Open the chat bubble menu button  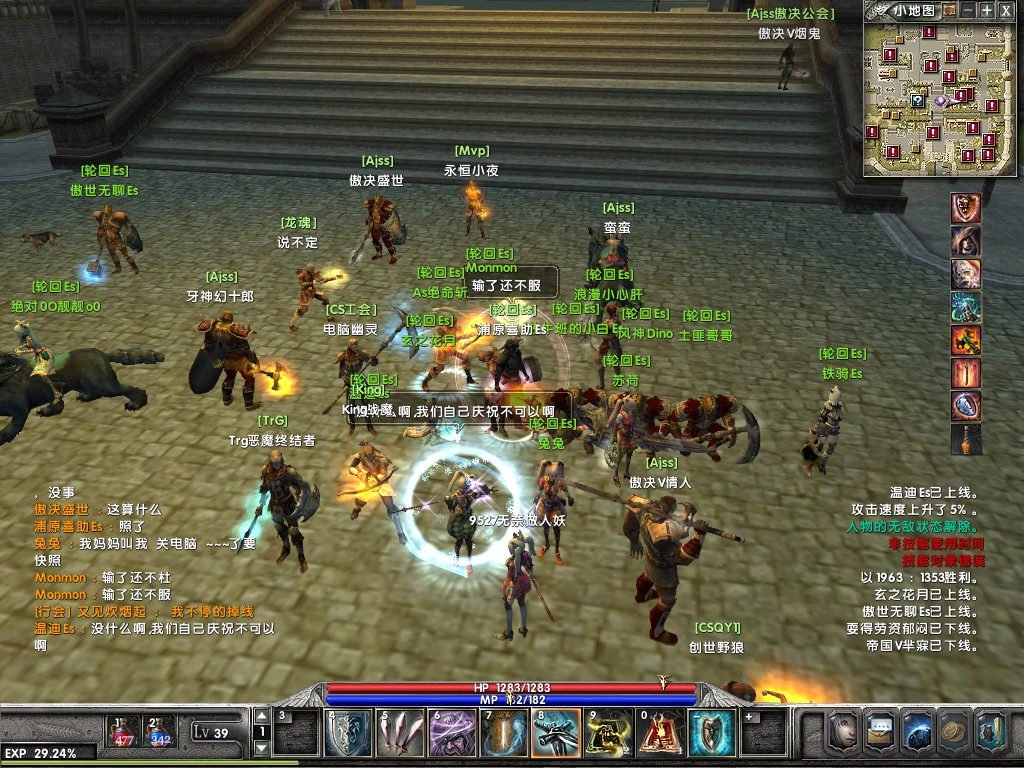tap(881, 732)
